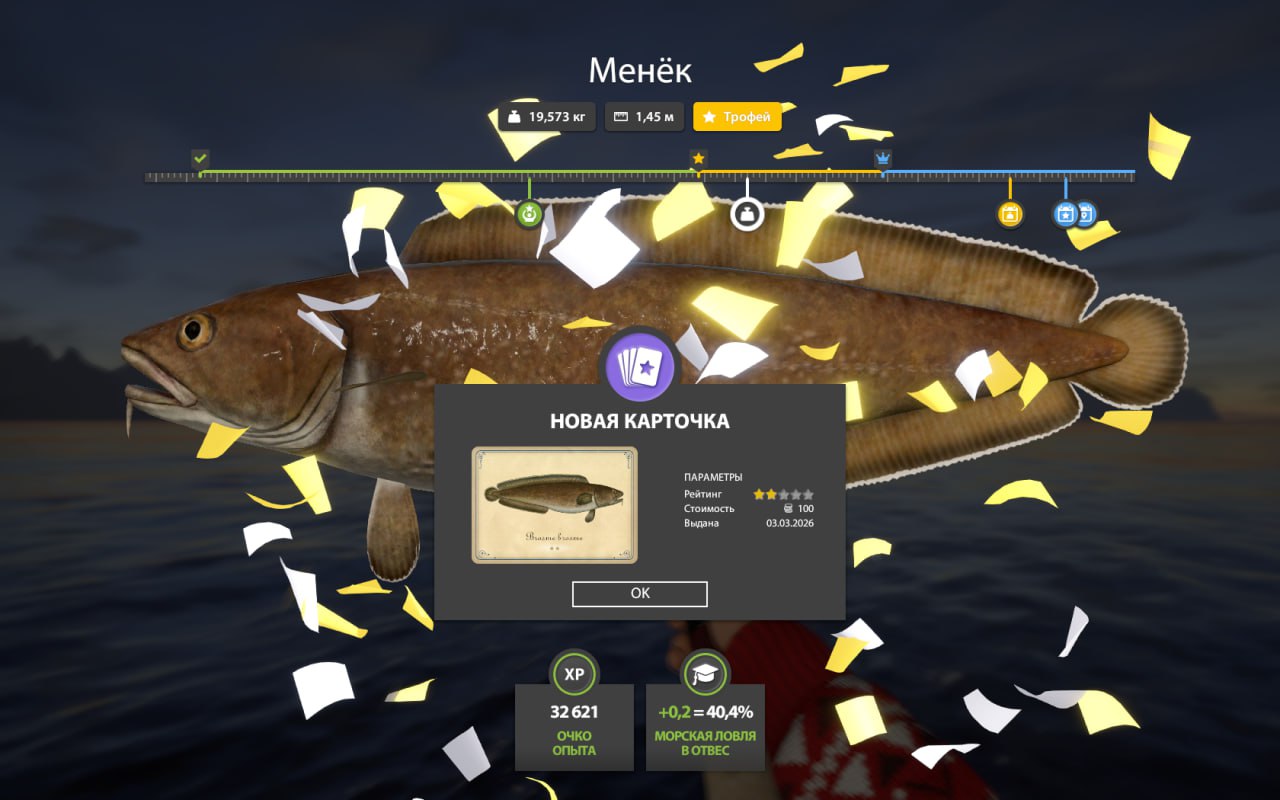1280x800 pixels.
Task: Click the green checkmark at the scale start
Action: (200, 158)
